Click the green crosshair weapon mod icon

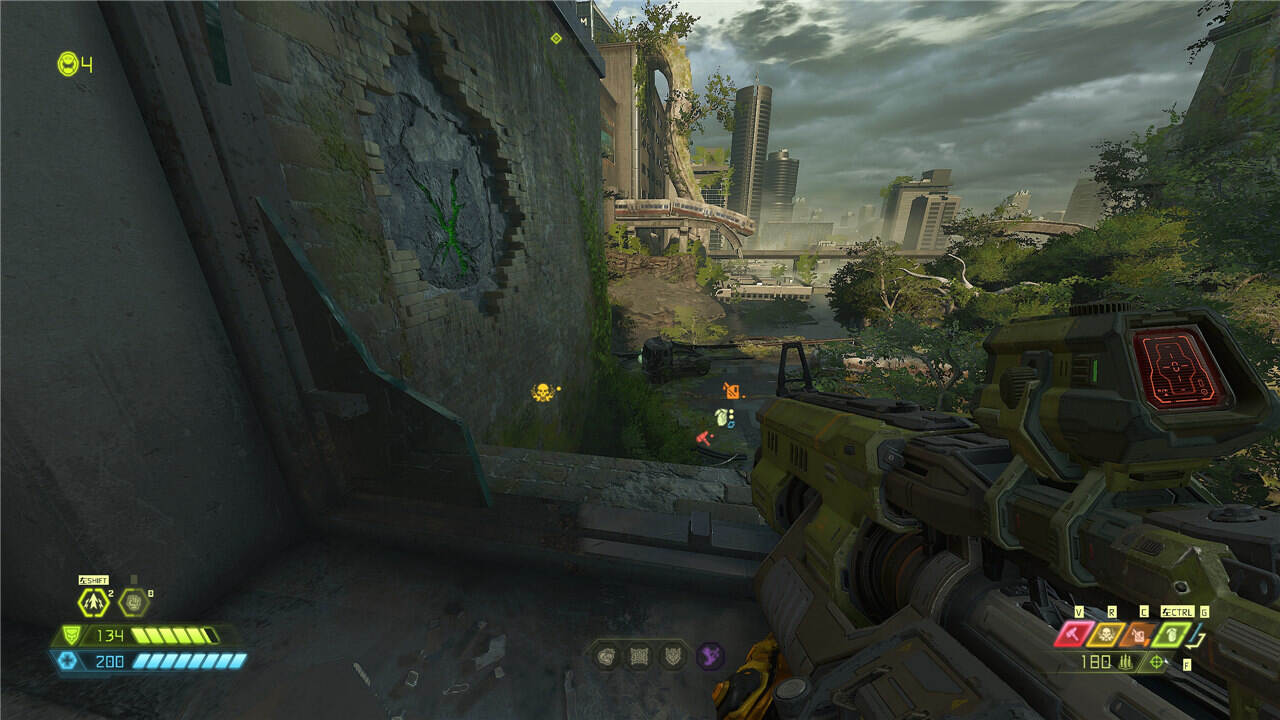1158,662
